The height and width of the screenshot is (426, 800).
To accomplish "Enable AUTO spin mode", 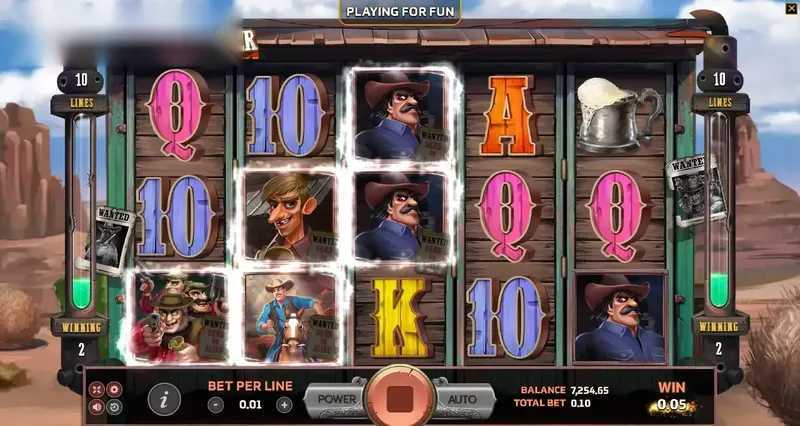I will [x=461, y=399].
